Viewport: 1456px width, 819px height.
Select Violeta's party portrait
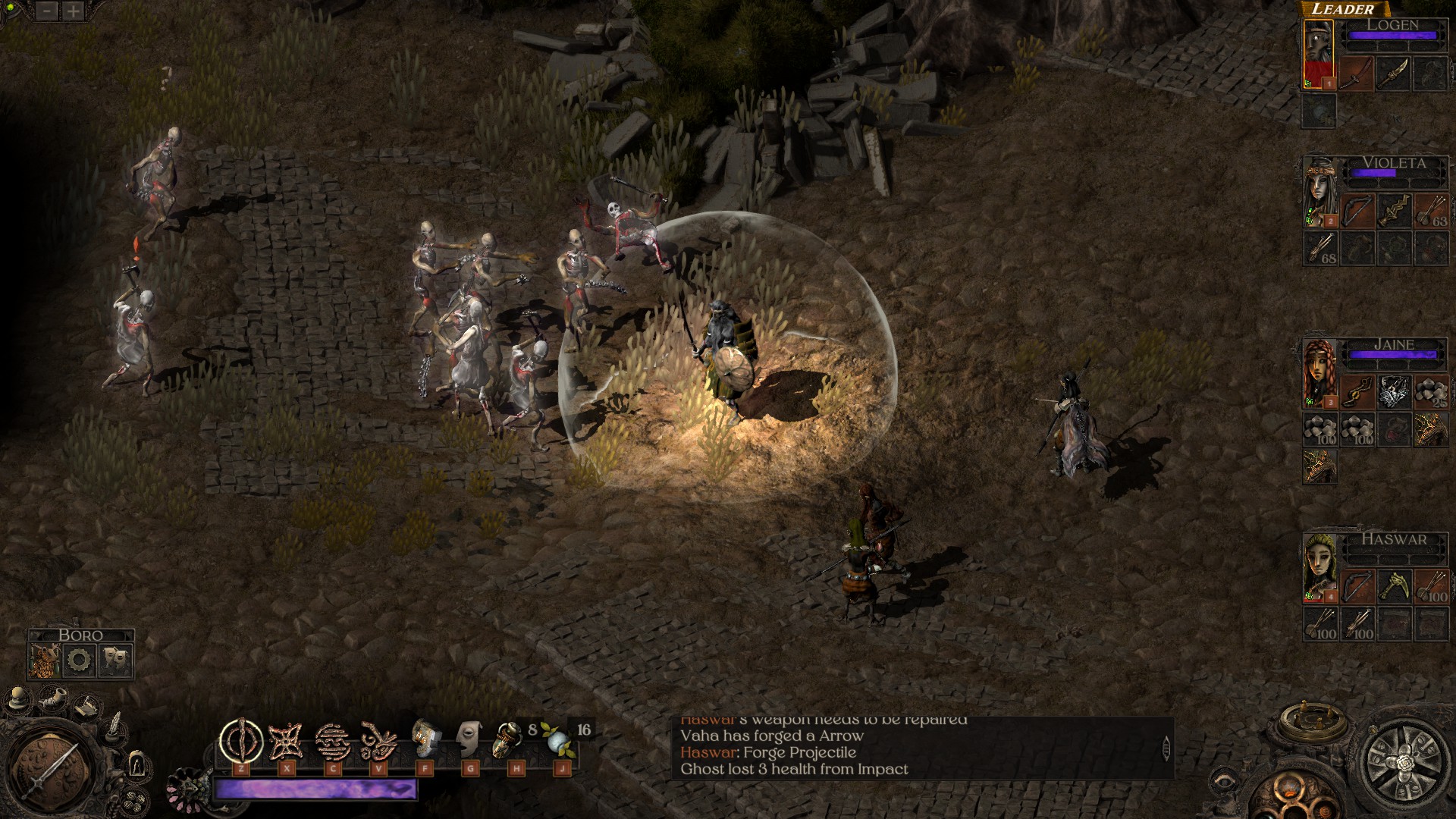(1320, 193)
